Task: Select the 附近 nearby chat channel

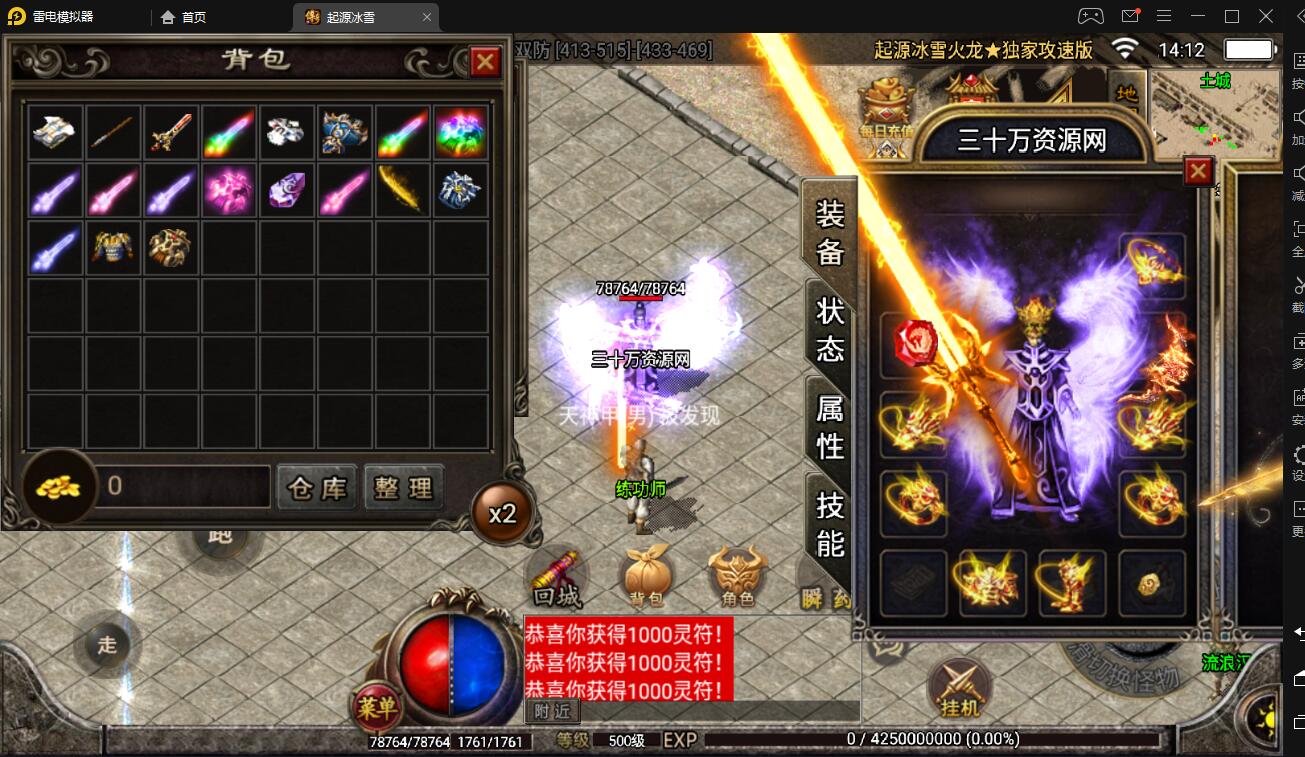Action: pos(552,711)
